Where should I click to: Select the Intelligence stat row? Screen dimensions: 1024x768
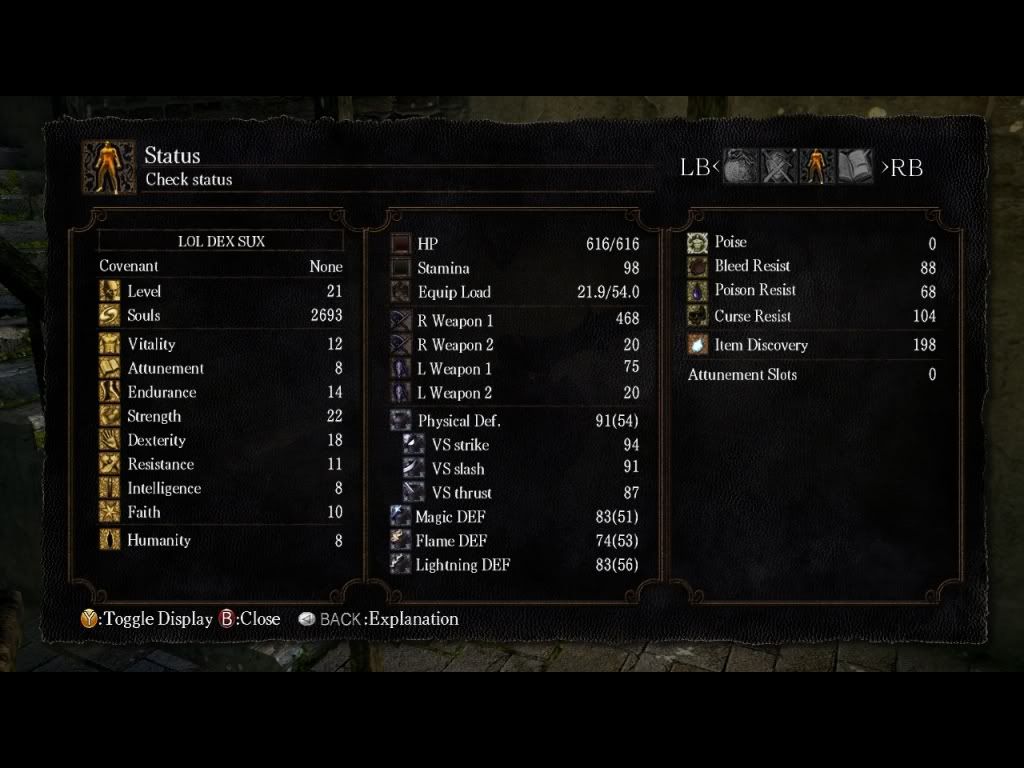(221, 488)
